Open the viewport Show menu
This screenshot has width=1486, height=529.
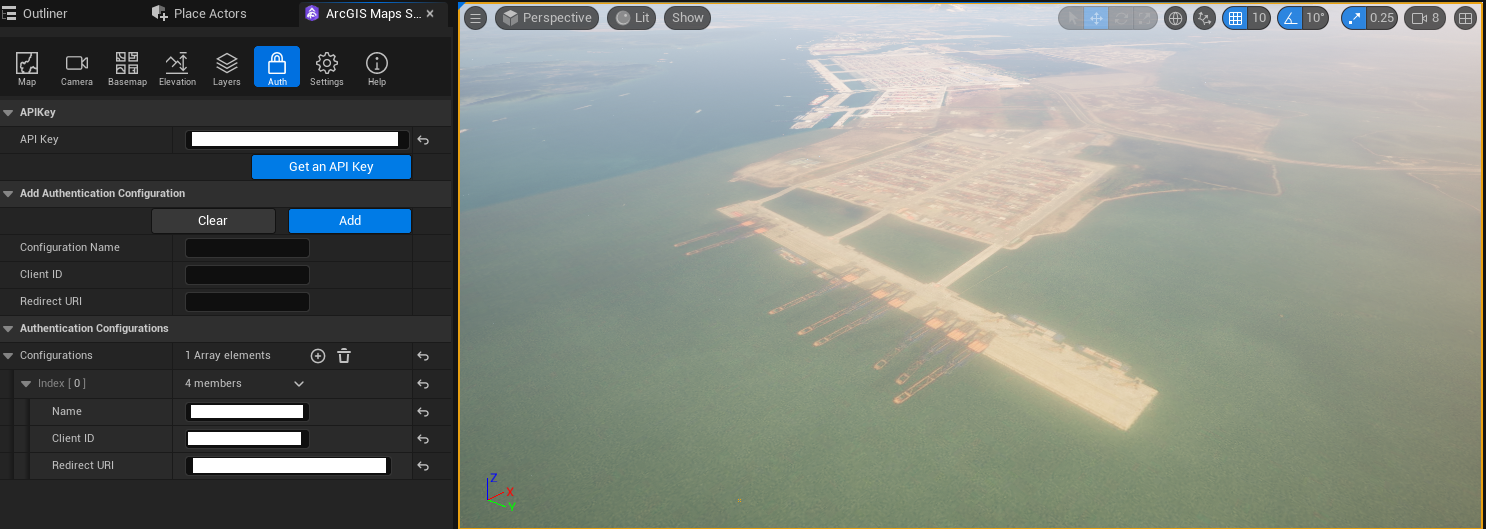tap(687, 18)
